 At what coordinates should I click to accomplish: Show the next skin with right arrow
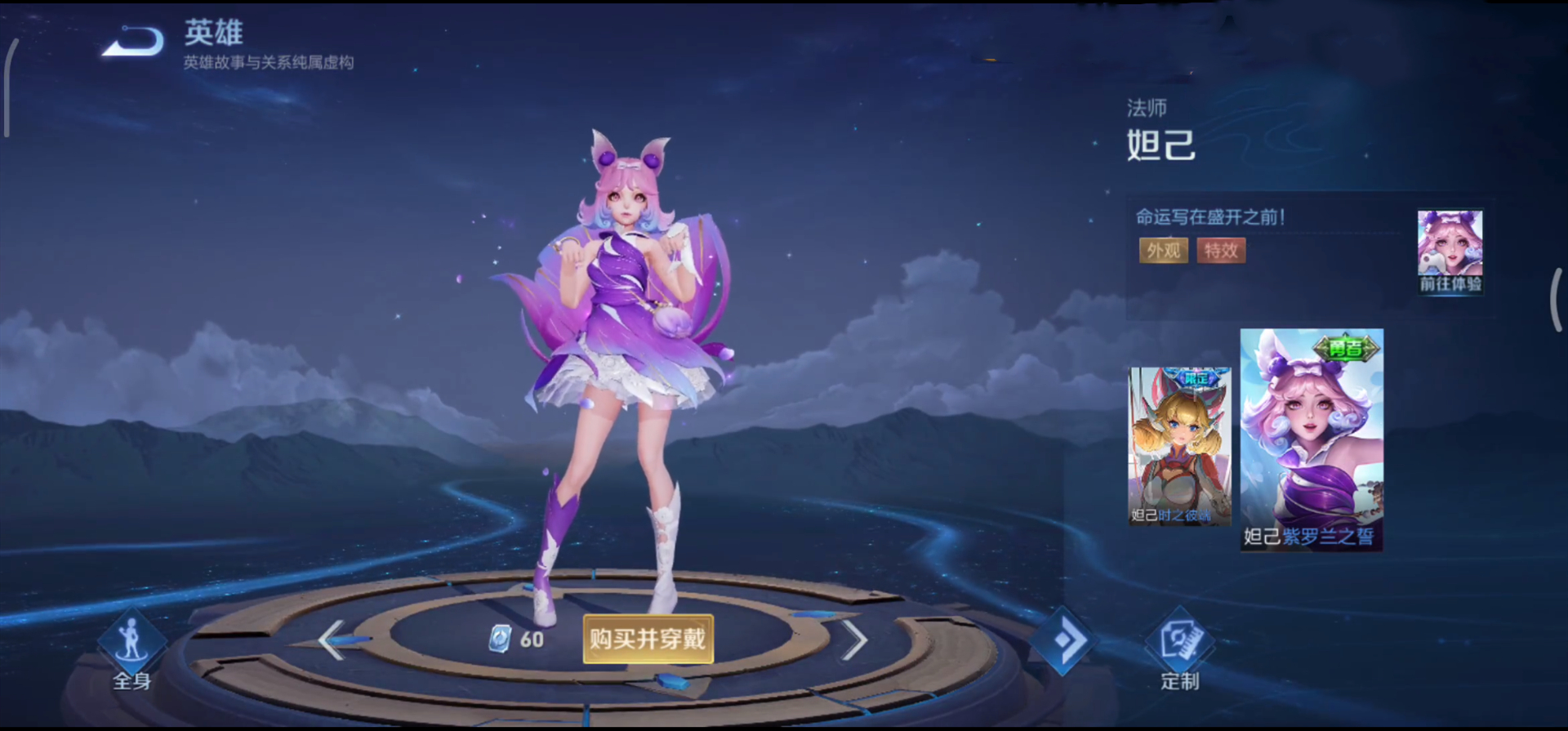click(x=853, y=640)
